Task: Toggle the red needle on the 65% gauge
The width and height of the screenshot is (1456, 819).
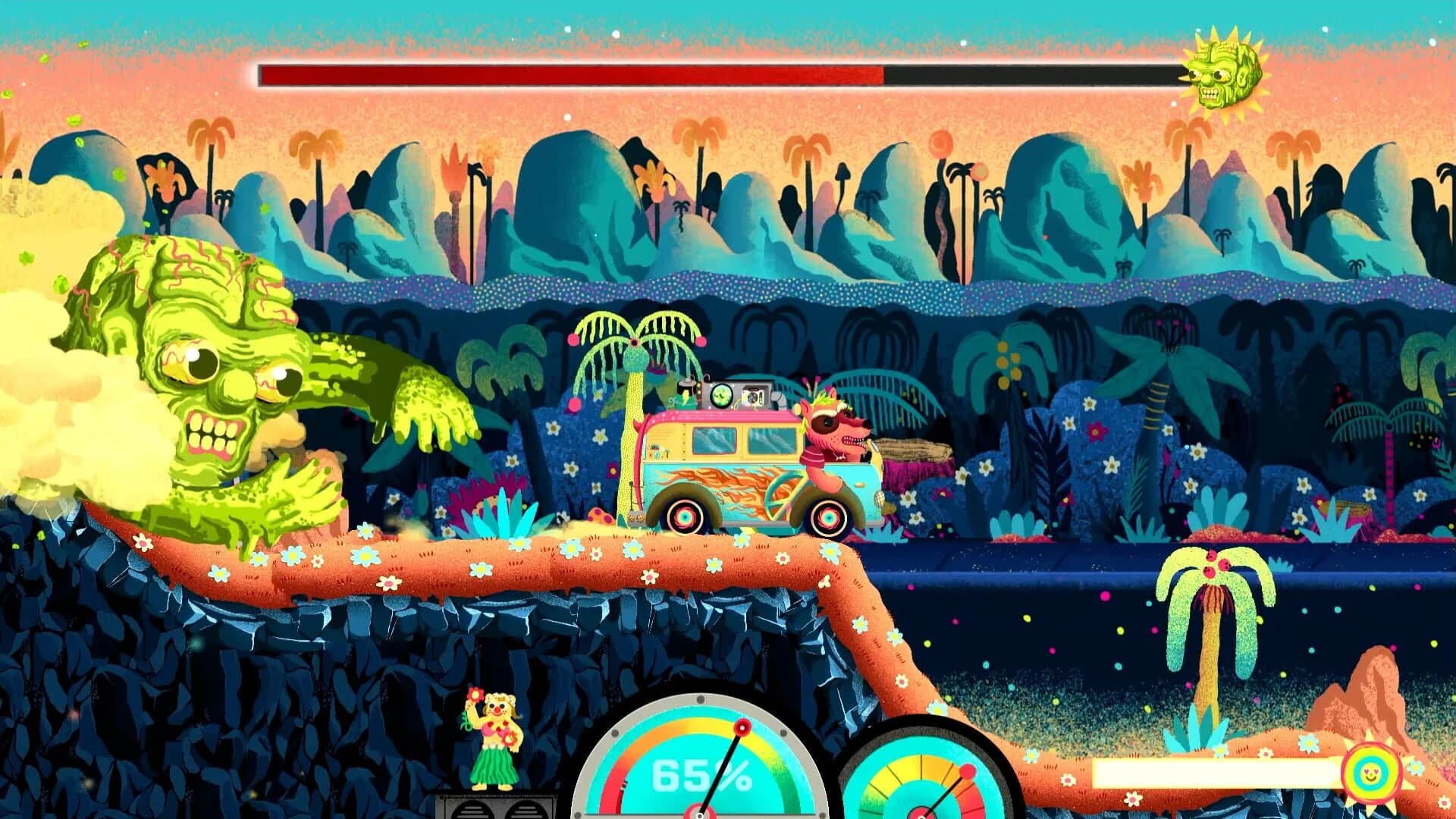Action: pos(742,728)
